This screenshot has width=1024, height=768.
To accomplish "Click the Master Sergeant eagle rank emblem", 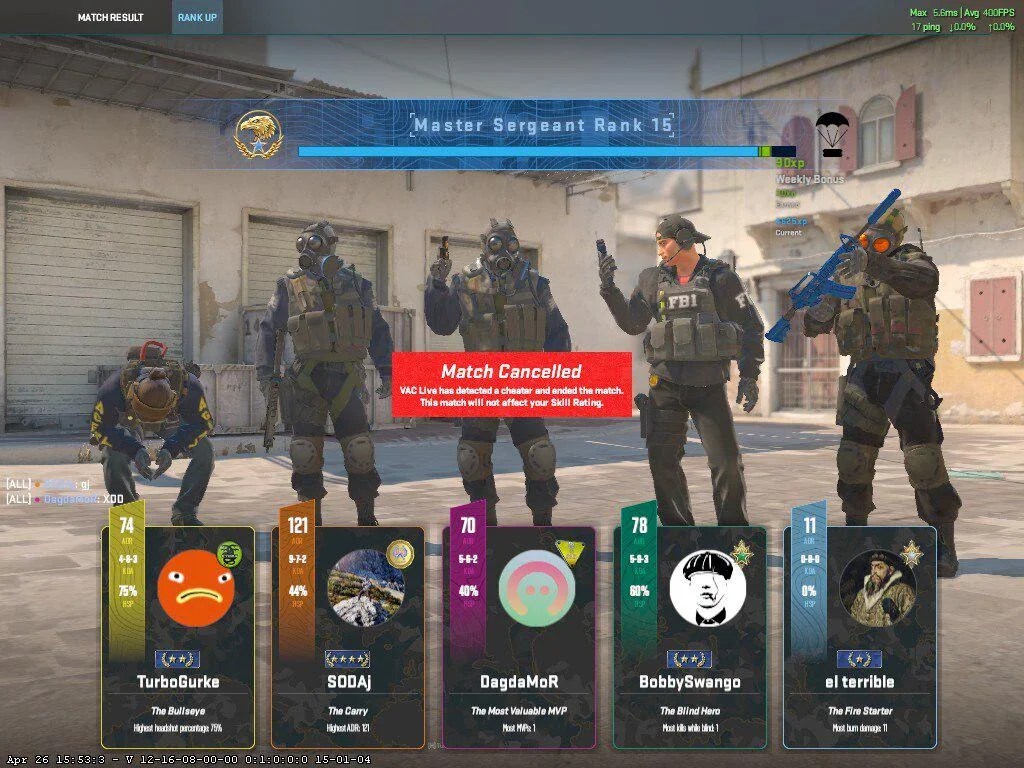I will tap(259, 135).
